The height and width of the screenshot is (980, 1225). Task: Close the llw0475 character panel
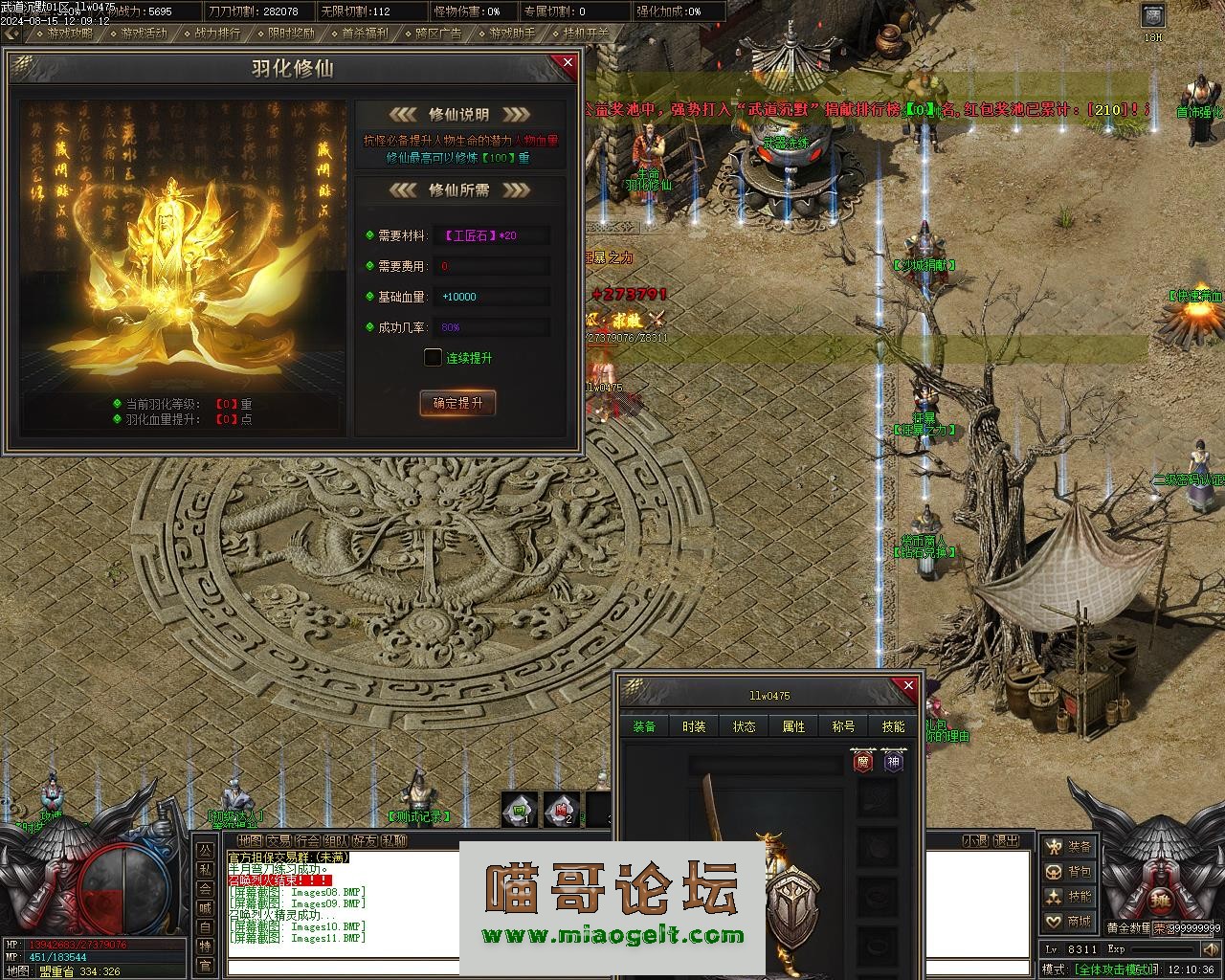click(x=908, y=686)
